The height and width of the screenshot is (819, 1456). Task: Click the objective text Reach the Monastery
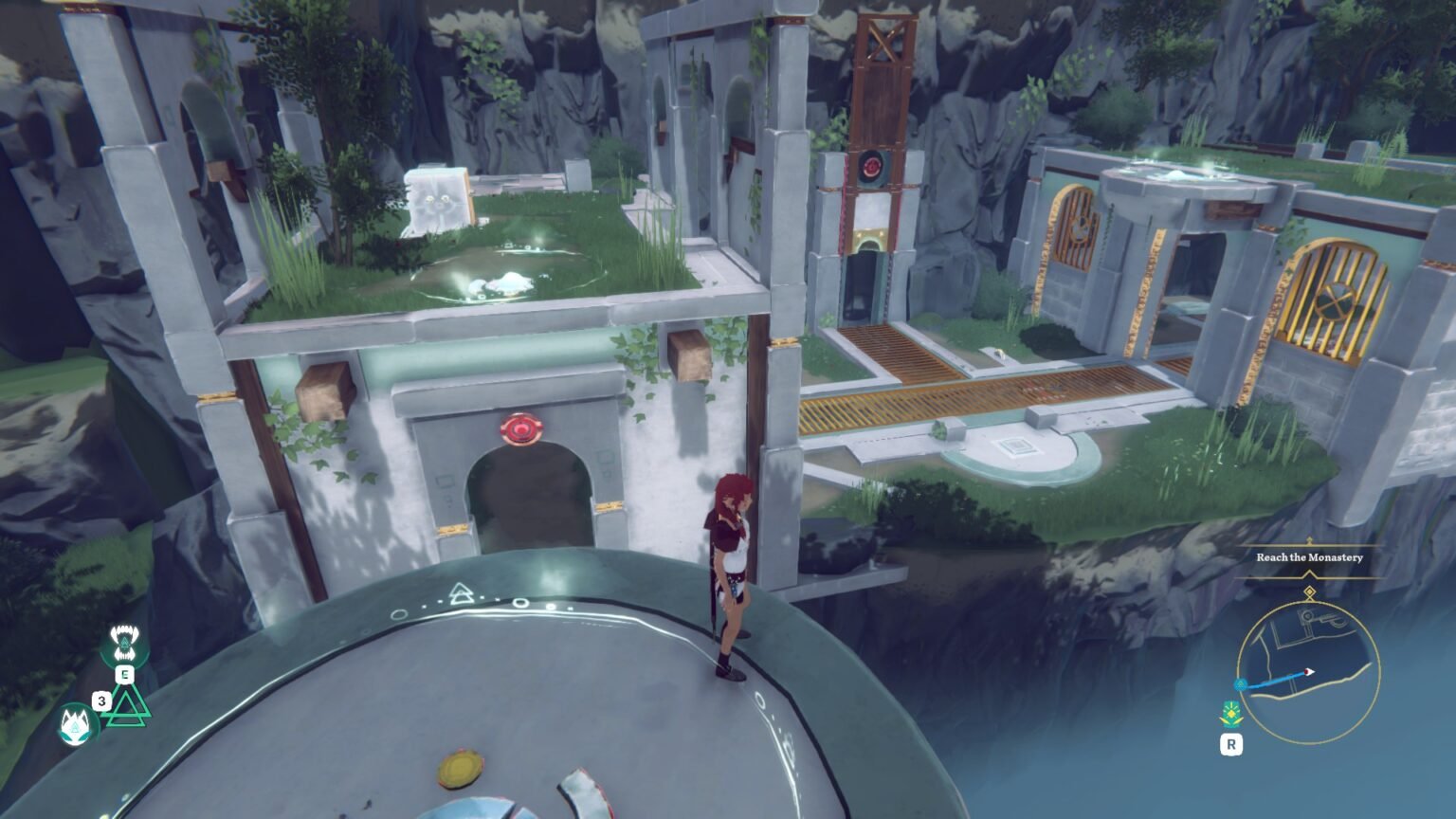tap(1309, 558)
